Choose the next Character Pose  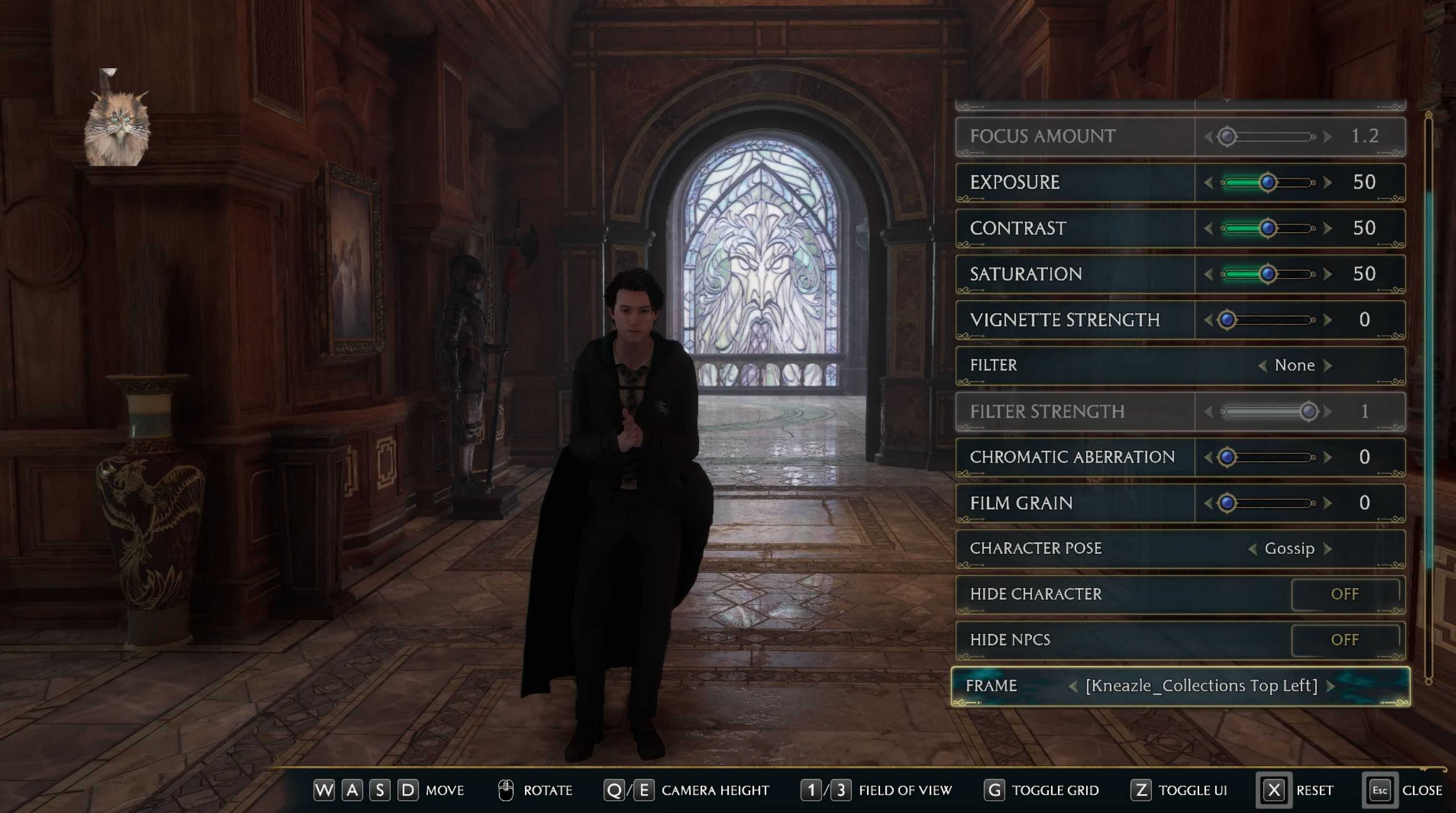[1328, 548]
